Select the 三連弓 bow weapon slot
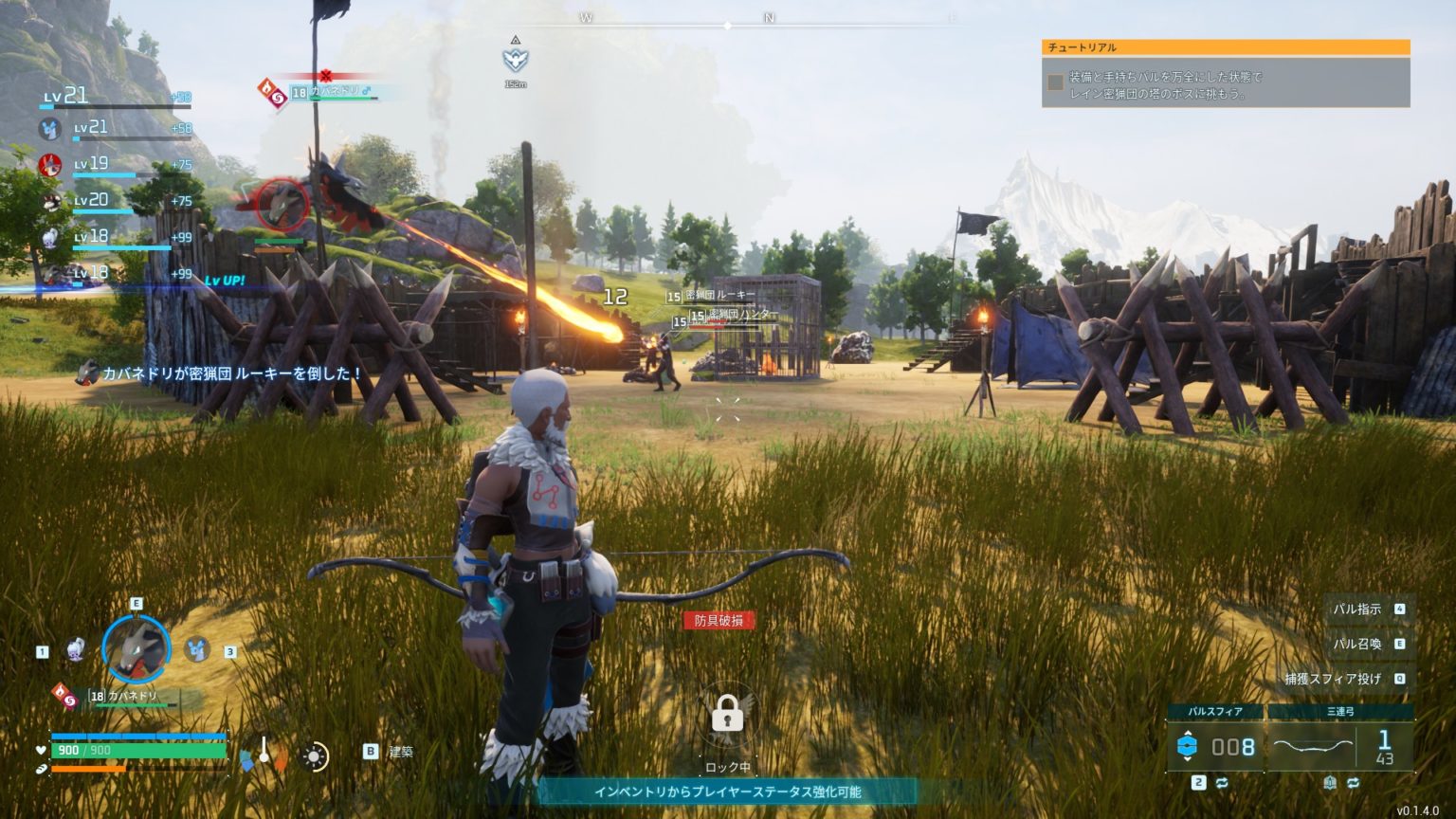Viewport: 1456px width, 819px height. 1340,746
